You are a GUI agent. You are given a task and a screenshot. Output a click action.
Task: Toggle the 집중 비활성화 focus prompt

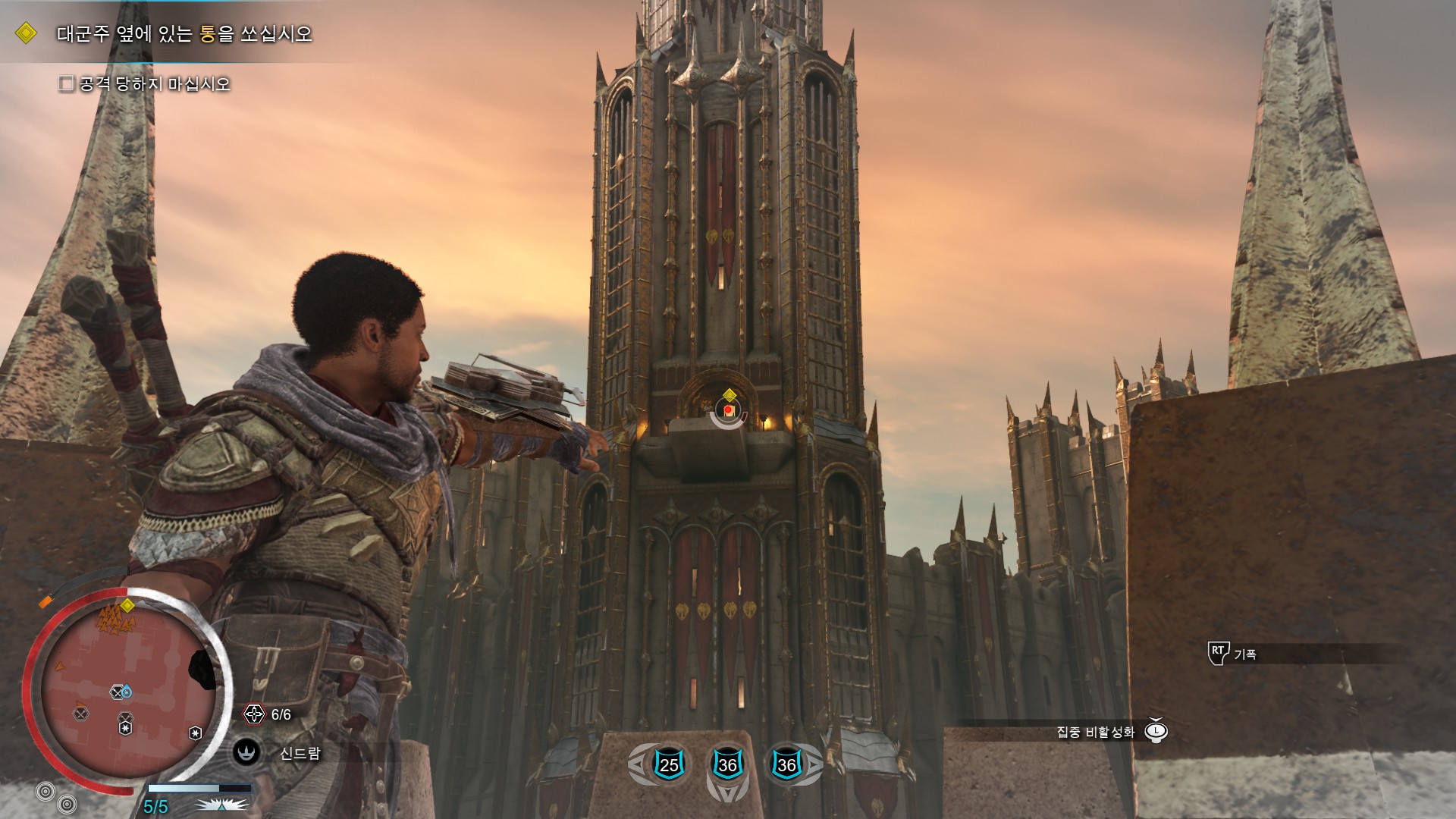click(1156, 731)
